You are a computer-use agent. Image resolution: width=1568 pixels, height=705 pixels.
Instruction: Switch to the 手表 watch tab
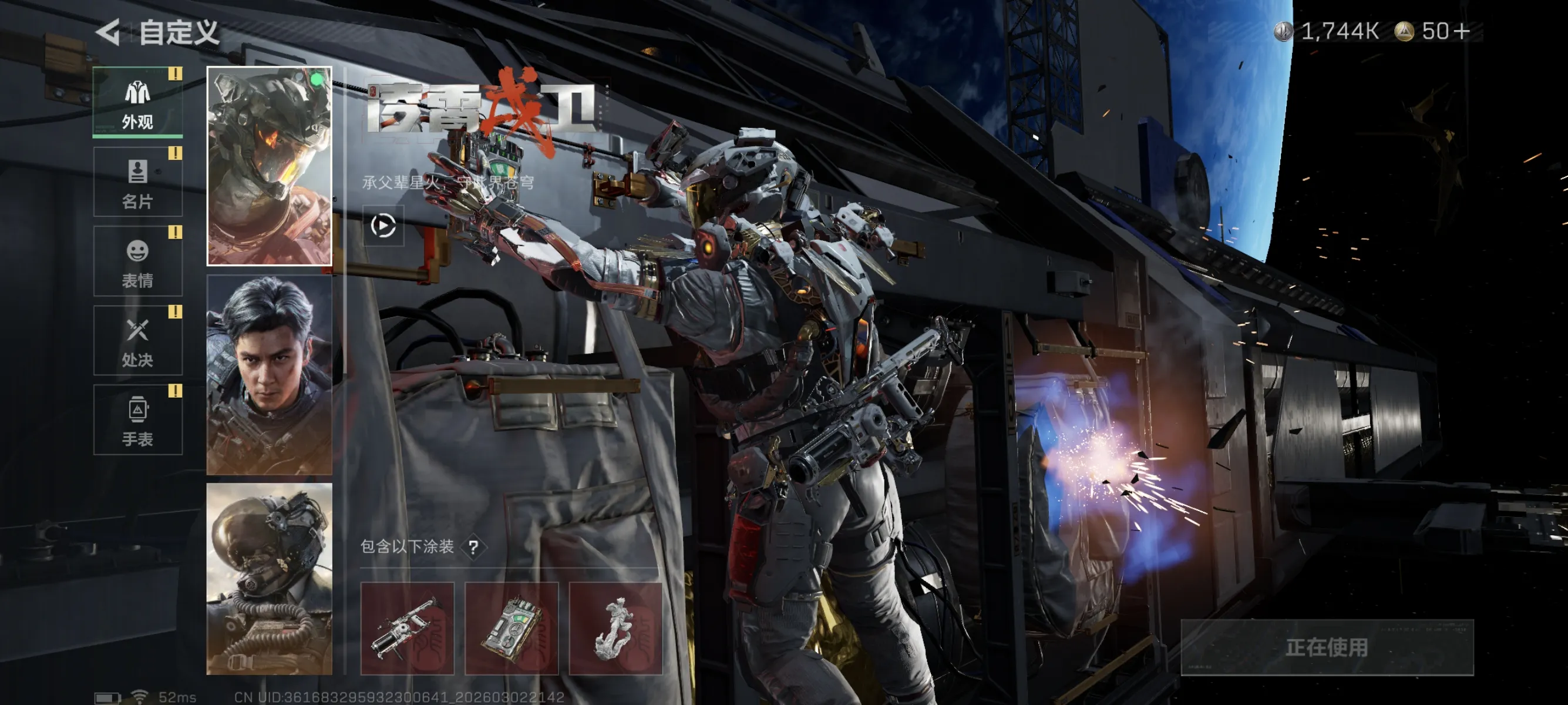(137, 419)
